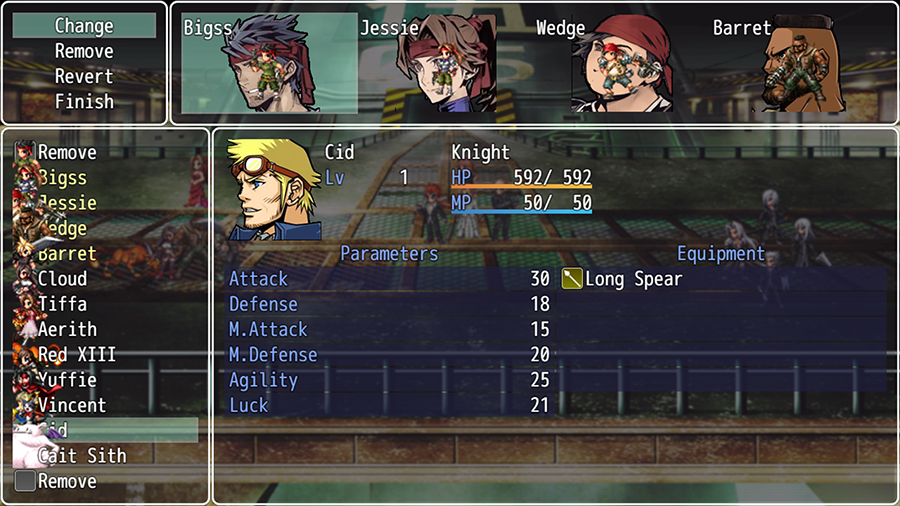Select Red XIII from the roster list
Image resolution: width=900 pixels, height=506 pixels.
tap(76, 355)
